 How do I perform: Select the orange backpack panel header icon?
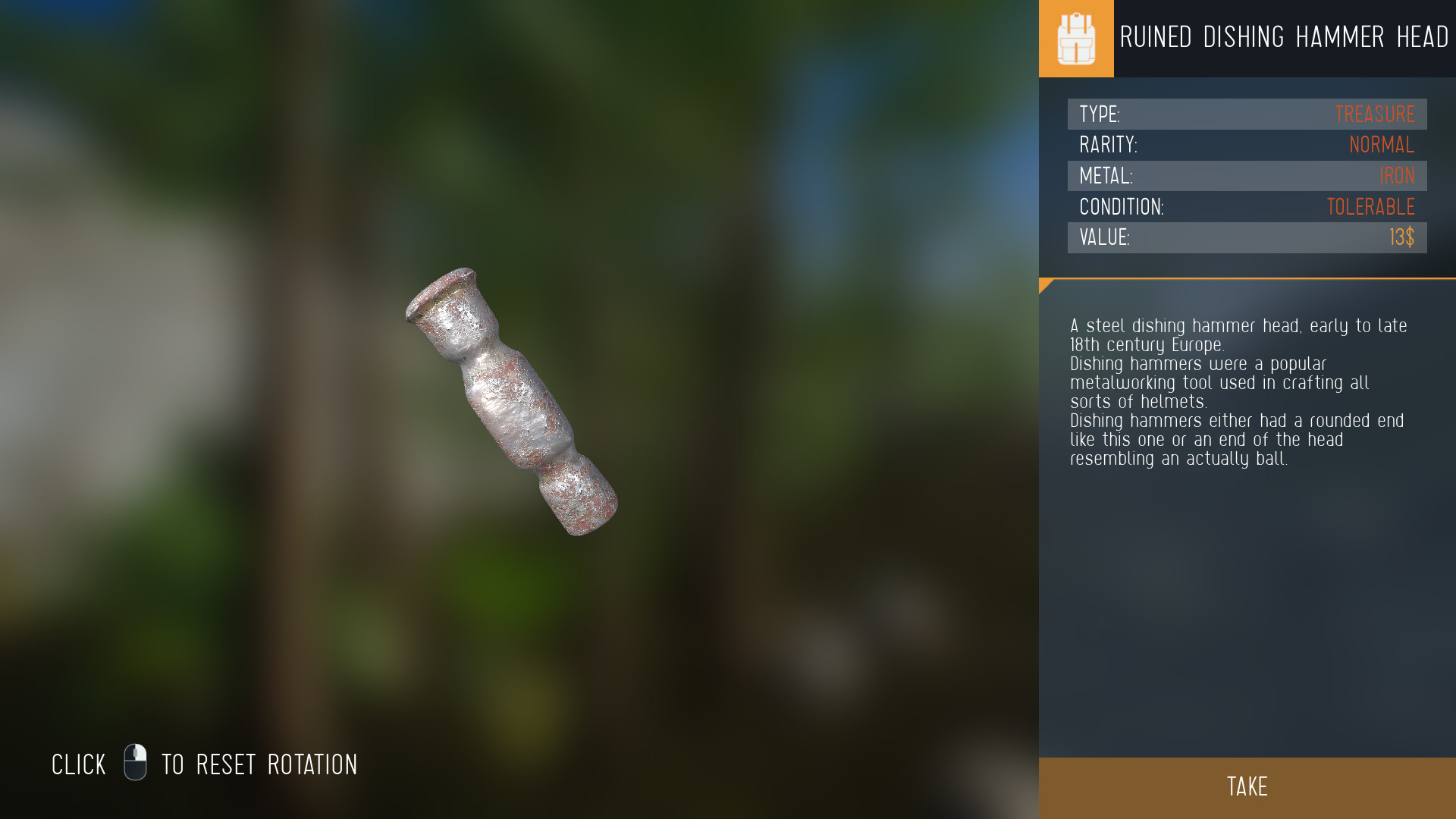(x=1075, y=38)
